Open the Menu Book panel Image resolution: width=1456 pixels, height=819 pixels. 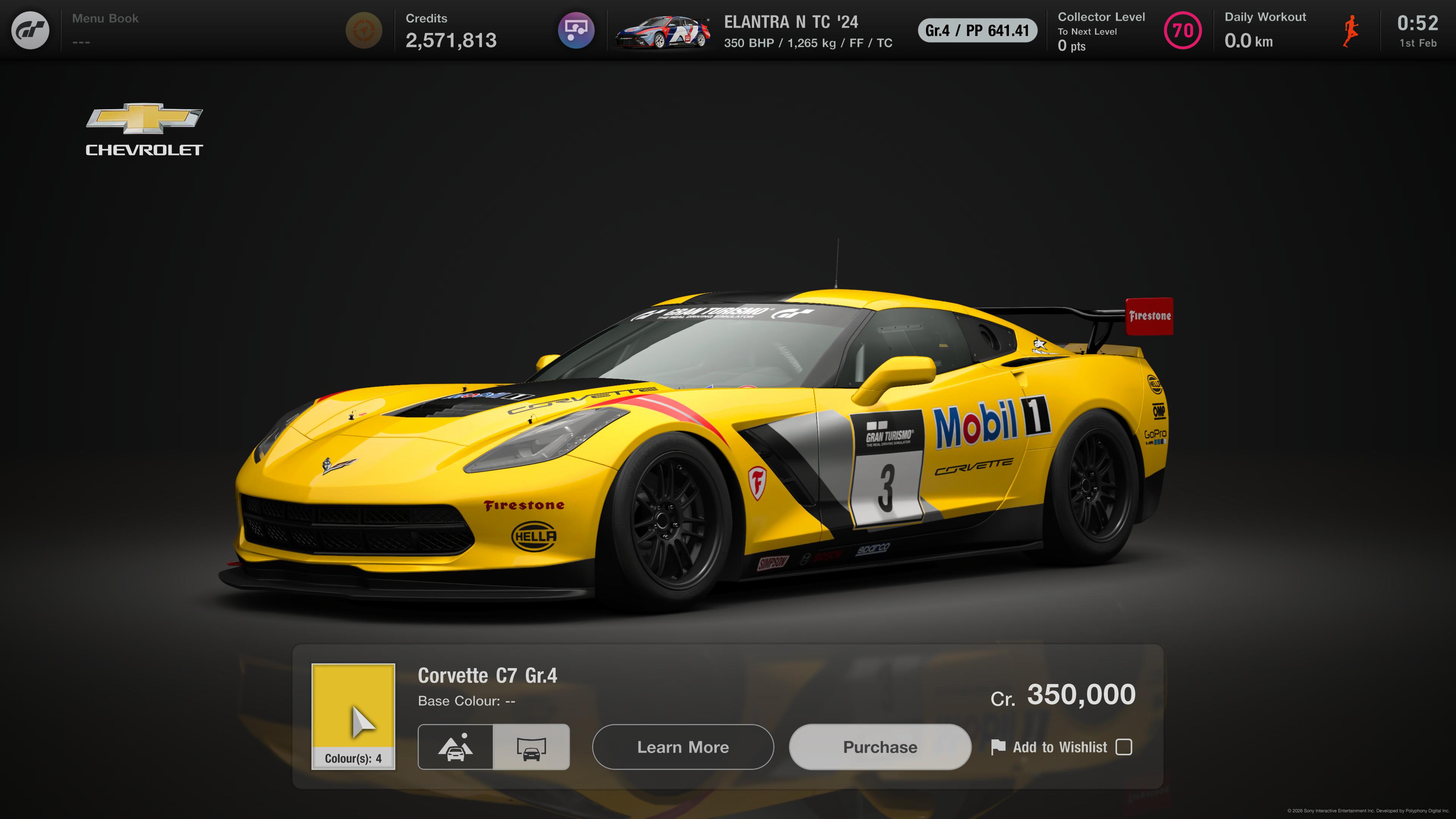click(105, 30)
